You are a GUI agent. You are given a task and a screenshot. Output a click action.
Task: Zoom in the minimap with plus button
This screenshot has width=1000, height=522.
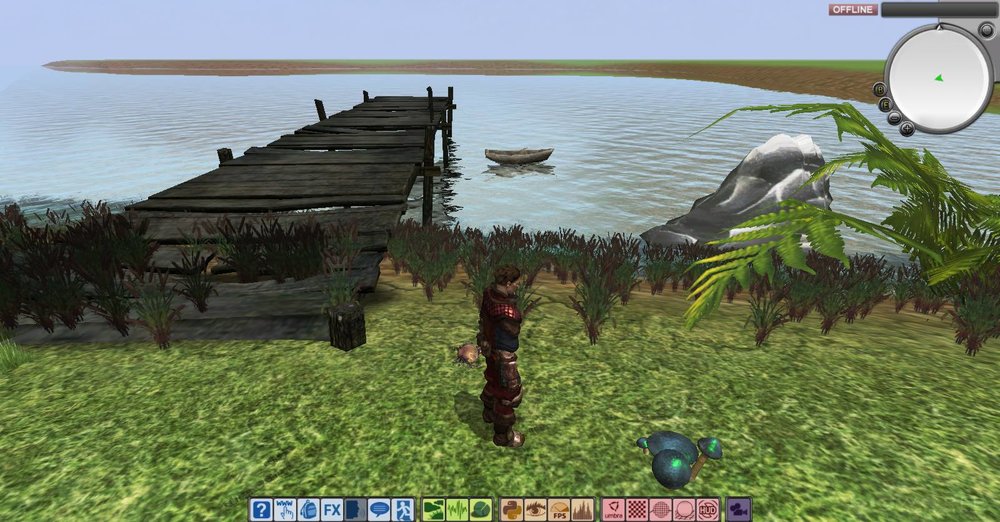pyautogui.click(x=907, y=128)
